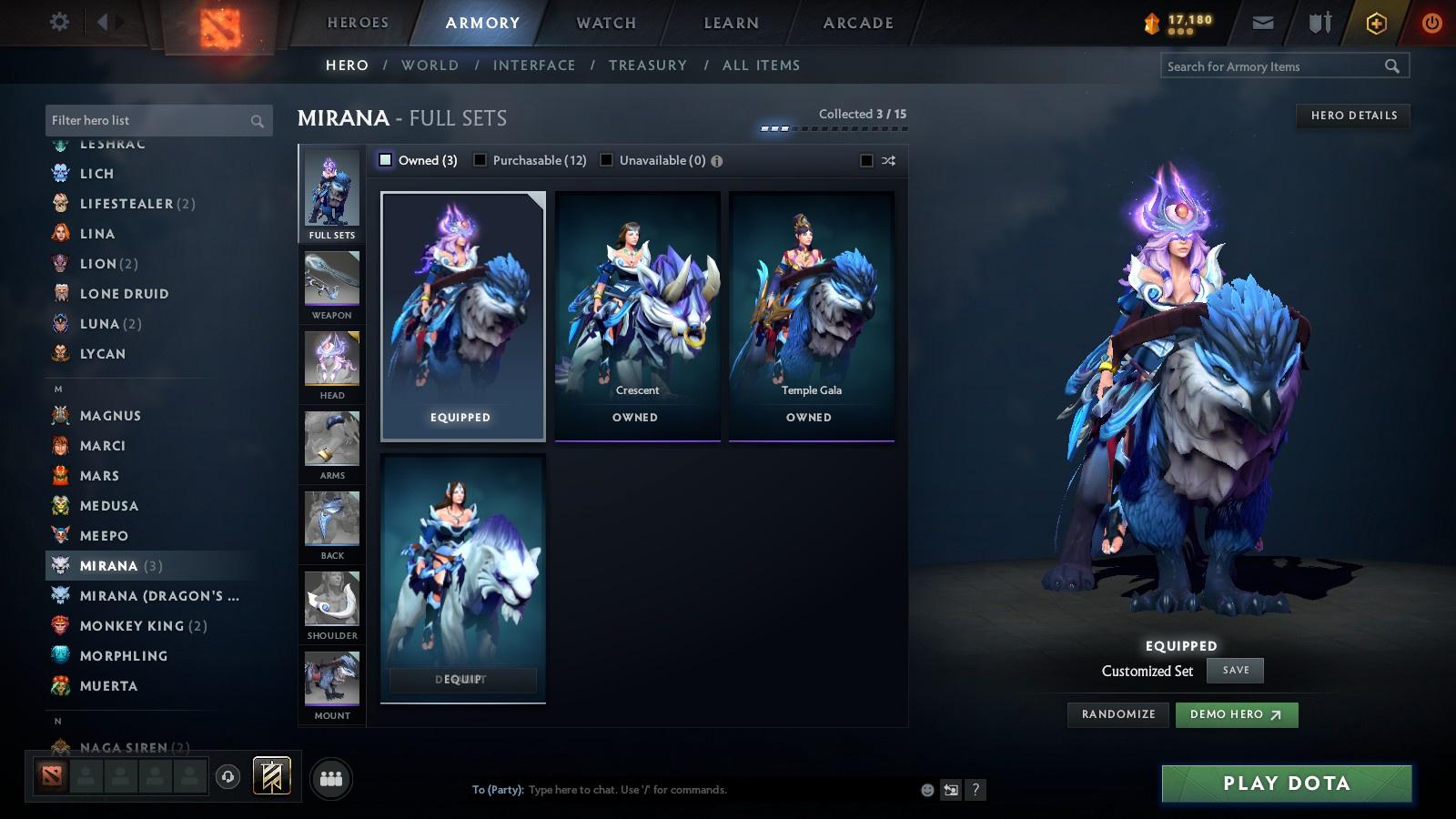Click the DEMO HERO button
This screenshot has height=819, width=1456.
pyautogui.click(x=1236, y=714)
